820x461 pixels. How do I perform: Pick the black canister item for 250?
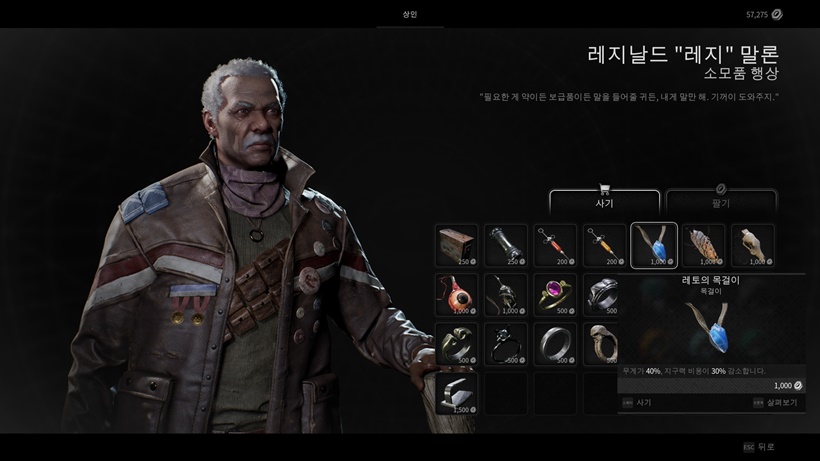(505, 246)
